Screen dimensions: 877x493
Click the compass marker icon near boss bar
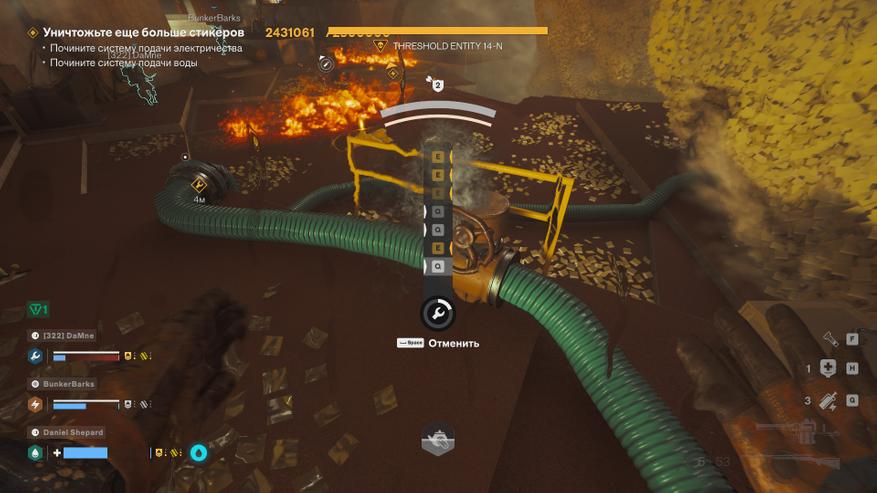tap(325, 63)
